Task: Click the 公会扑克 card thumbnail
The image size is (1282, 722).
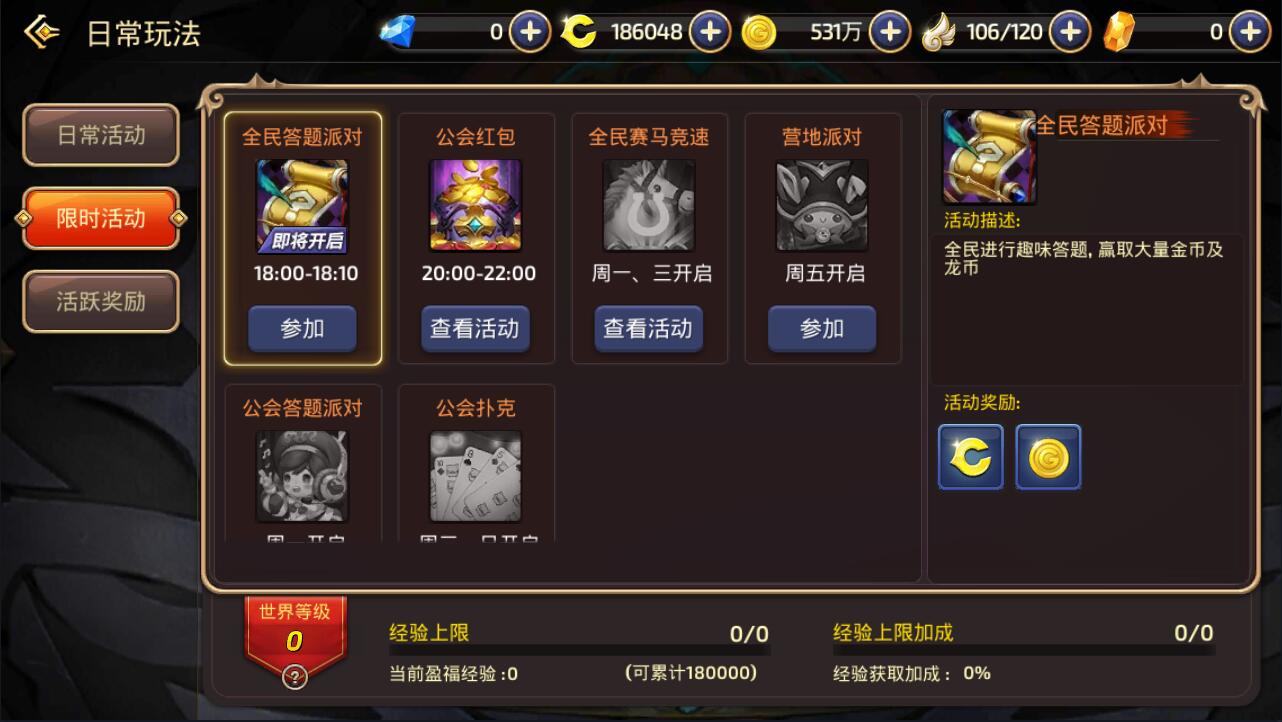Action: tap(475, 478)
